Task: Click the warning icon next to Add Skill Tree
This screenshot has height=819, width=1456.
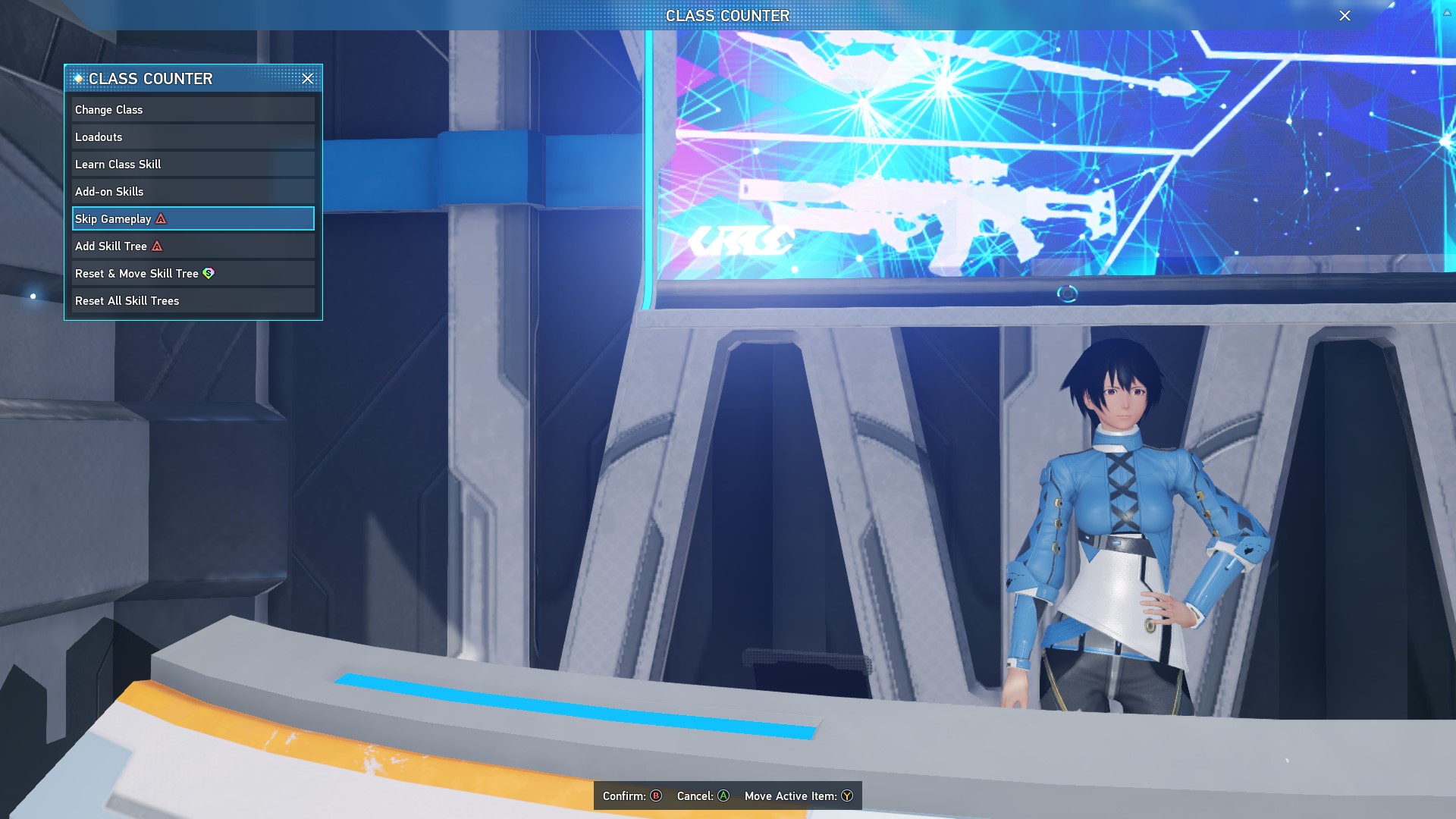Action: coord(157,246)
